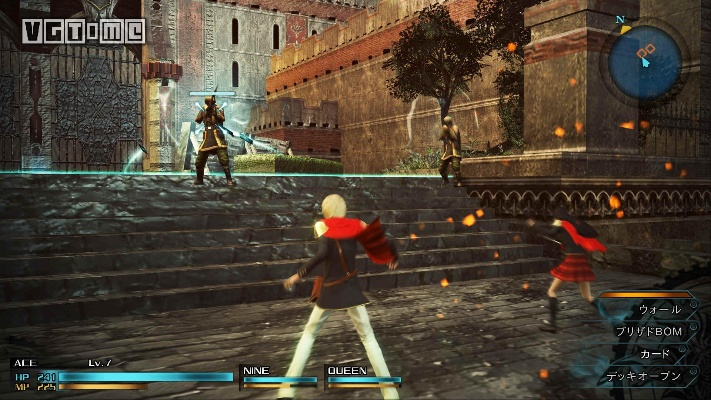Click the circular minimap
Screen dimensions: 711x400
pyautogui.click(x=646, y=61)
